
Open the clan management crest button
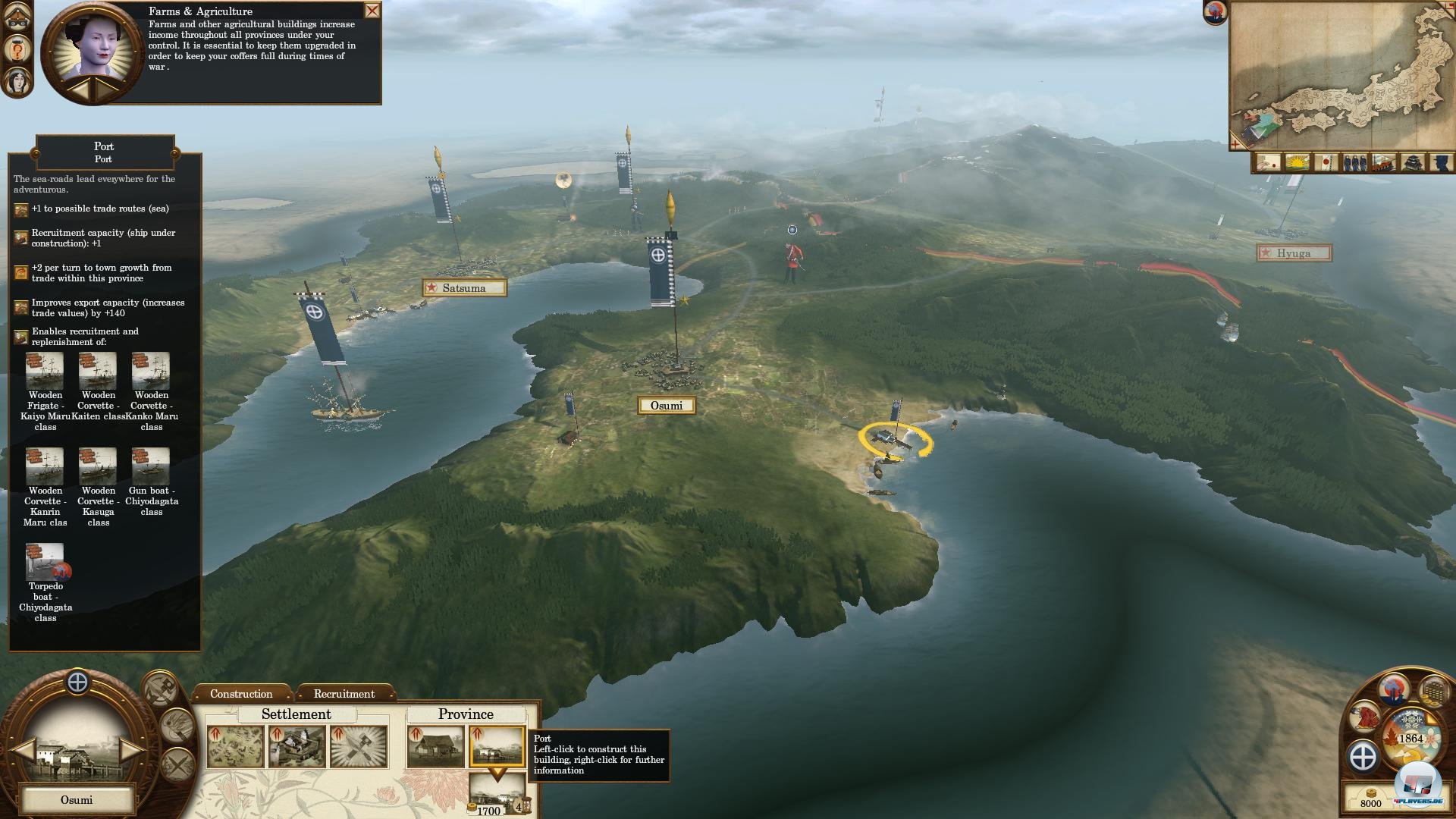1363,757
